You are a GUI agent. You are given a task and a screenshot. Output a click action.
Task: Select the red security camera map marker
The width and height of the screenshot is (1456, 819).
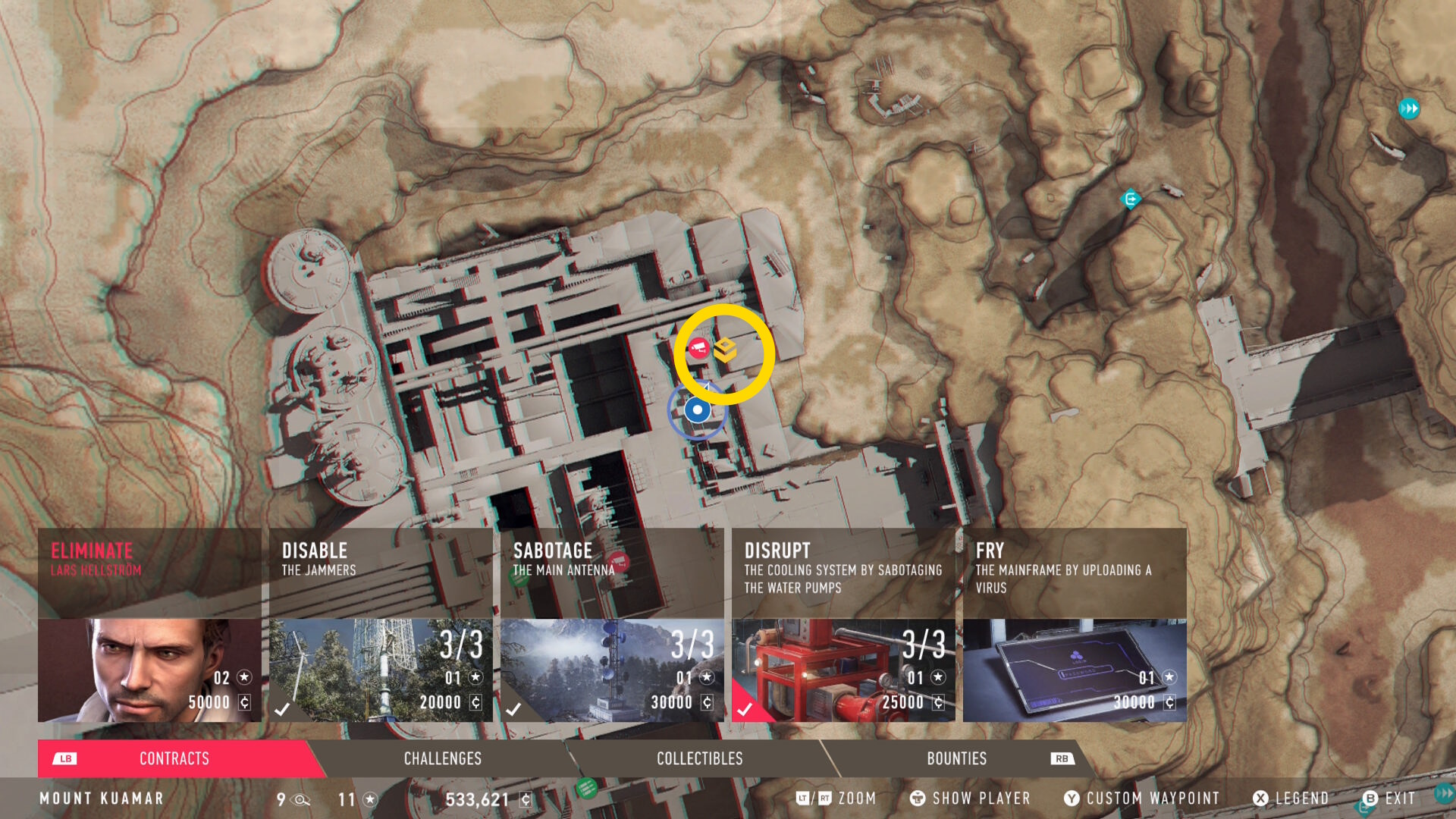click(698, 349)
